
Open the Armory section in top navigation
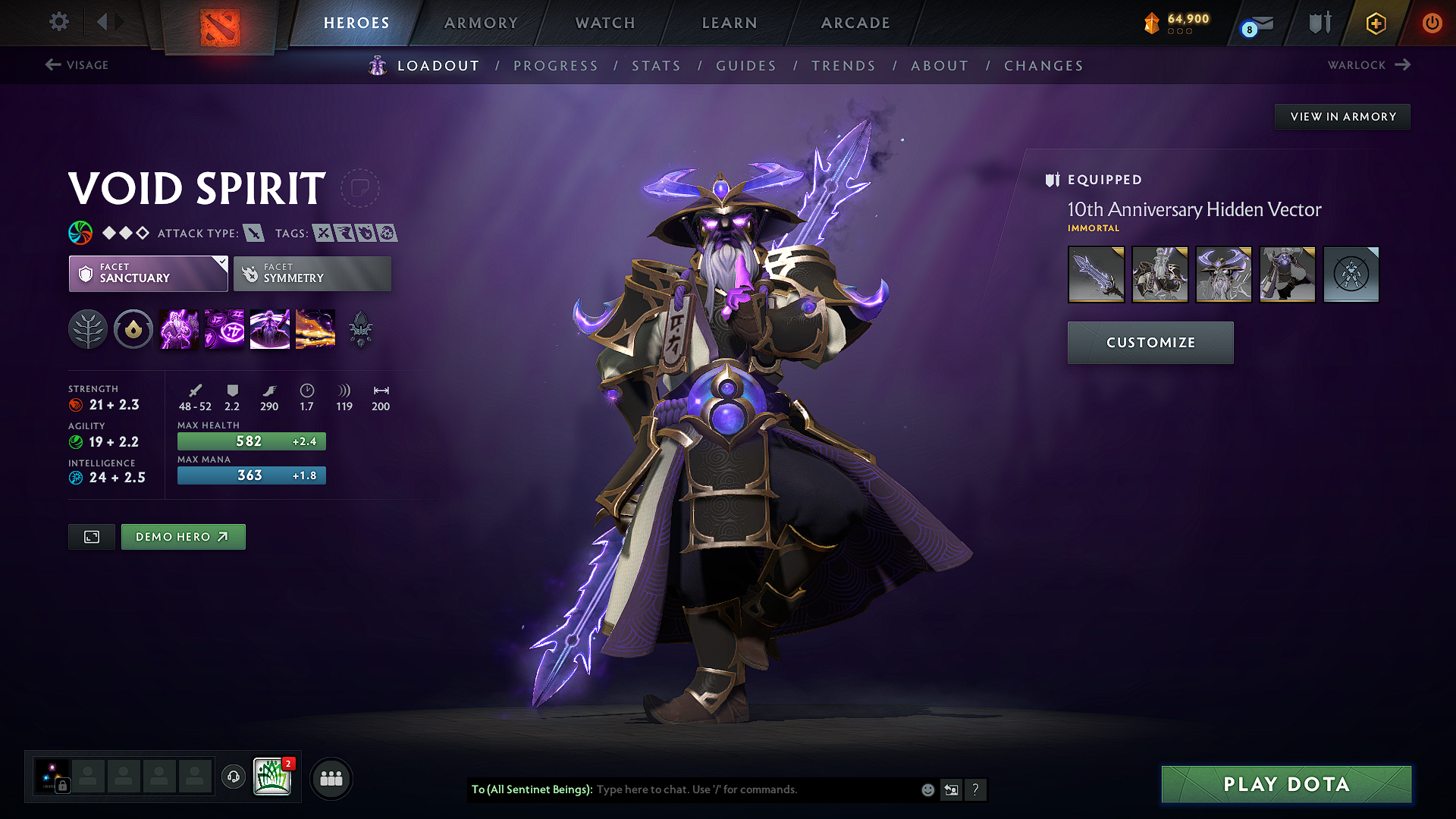[481, 23]
